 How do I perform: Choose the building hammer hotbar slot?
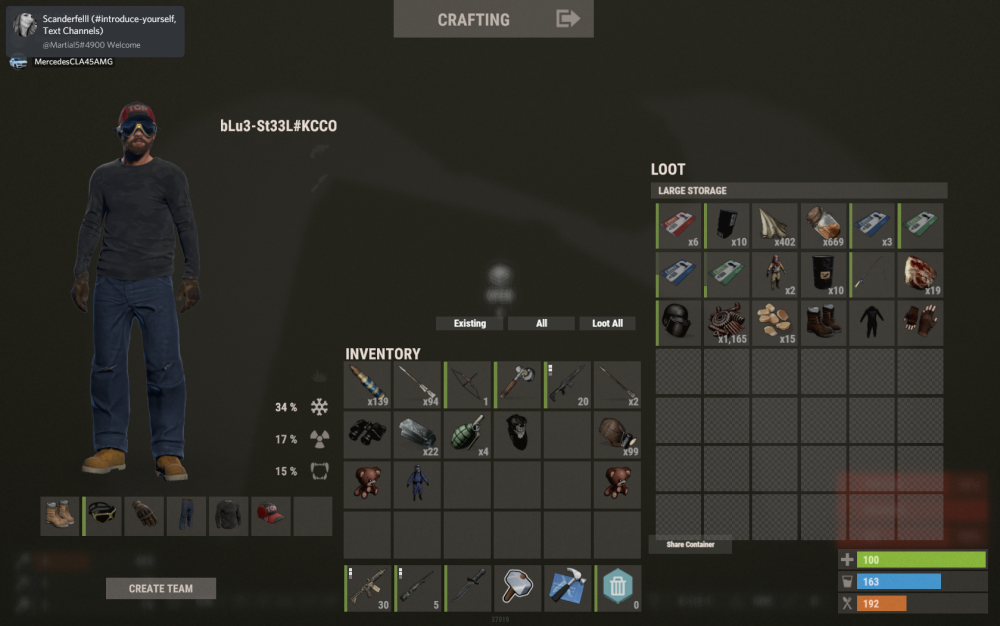[517, 588]
